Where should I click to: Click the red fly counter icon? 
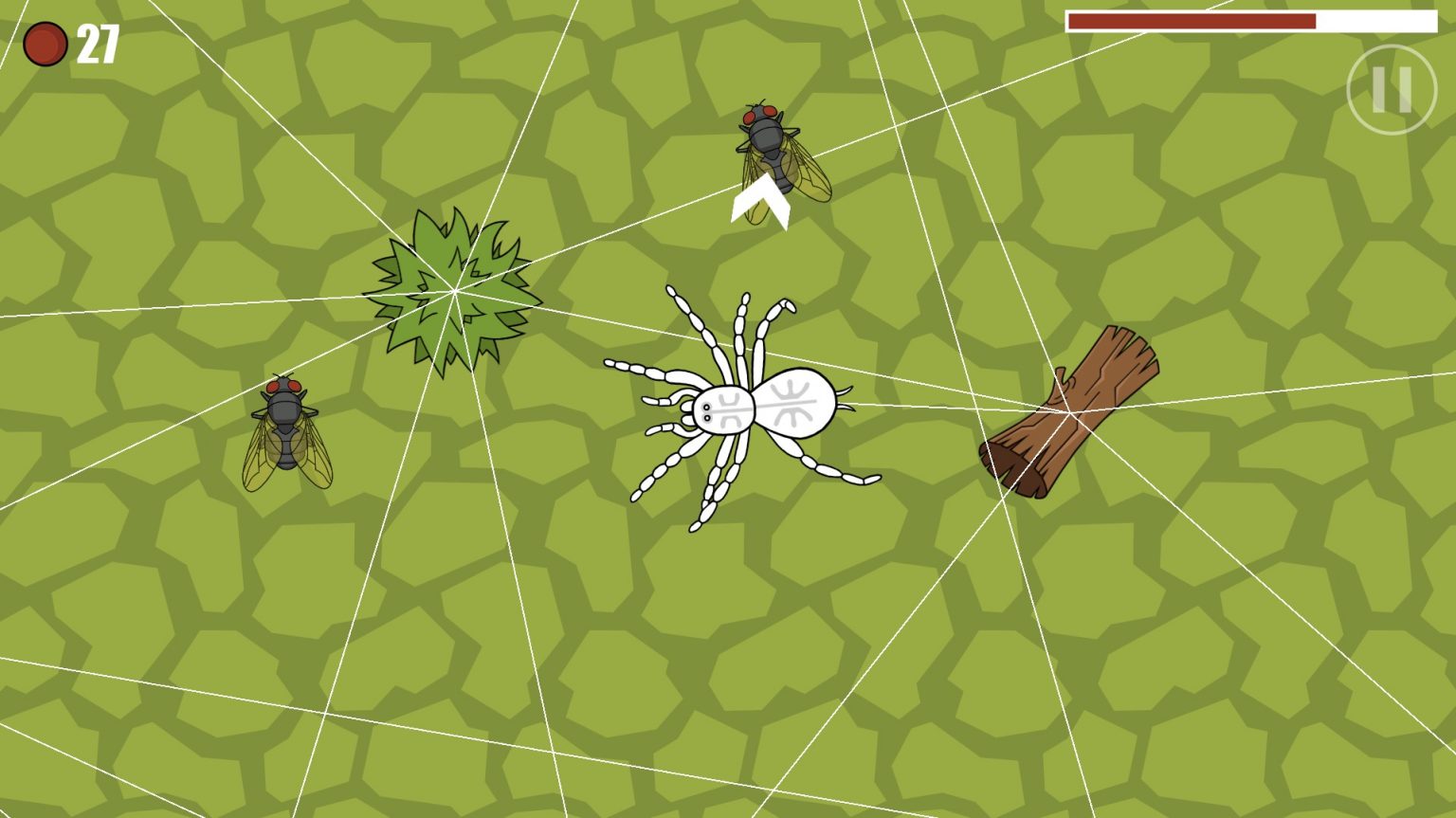click(45, 42)
